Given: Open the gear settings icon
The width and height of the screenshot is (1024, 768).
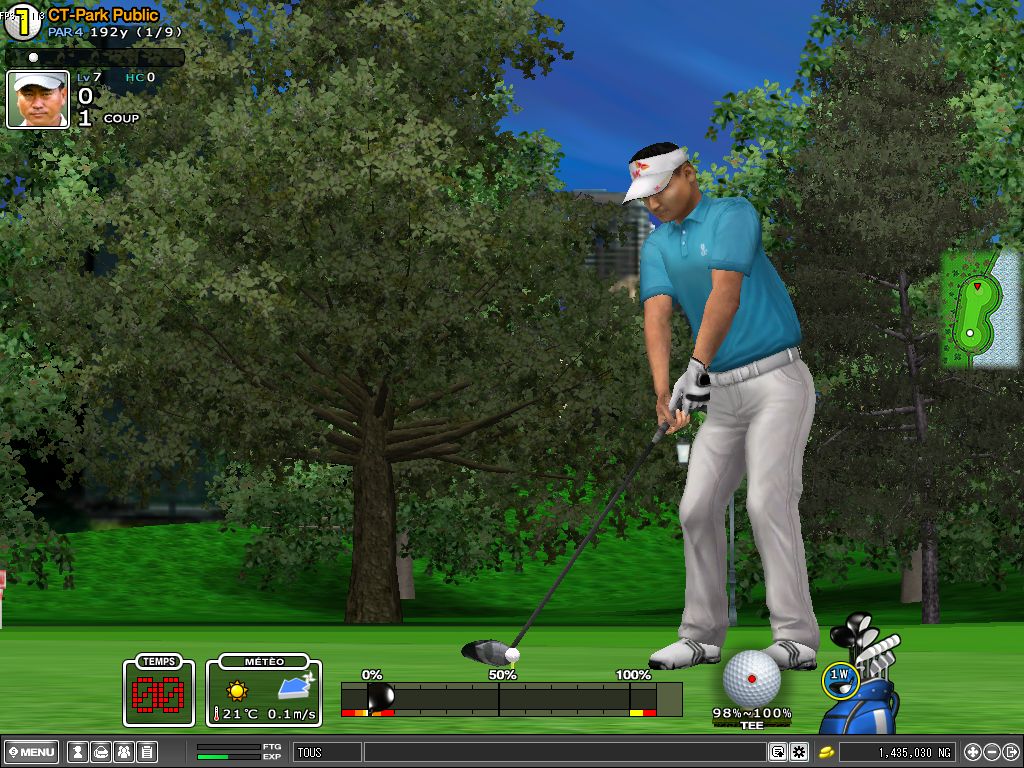Looking at the screenshot, I should 798,752.
